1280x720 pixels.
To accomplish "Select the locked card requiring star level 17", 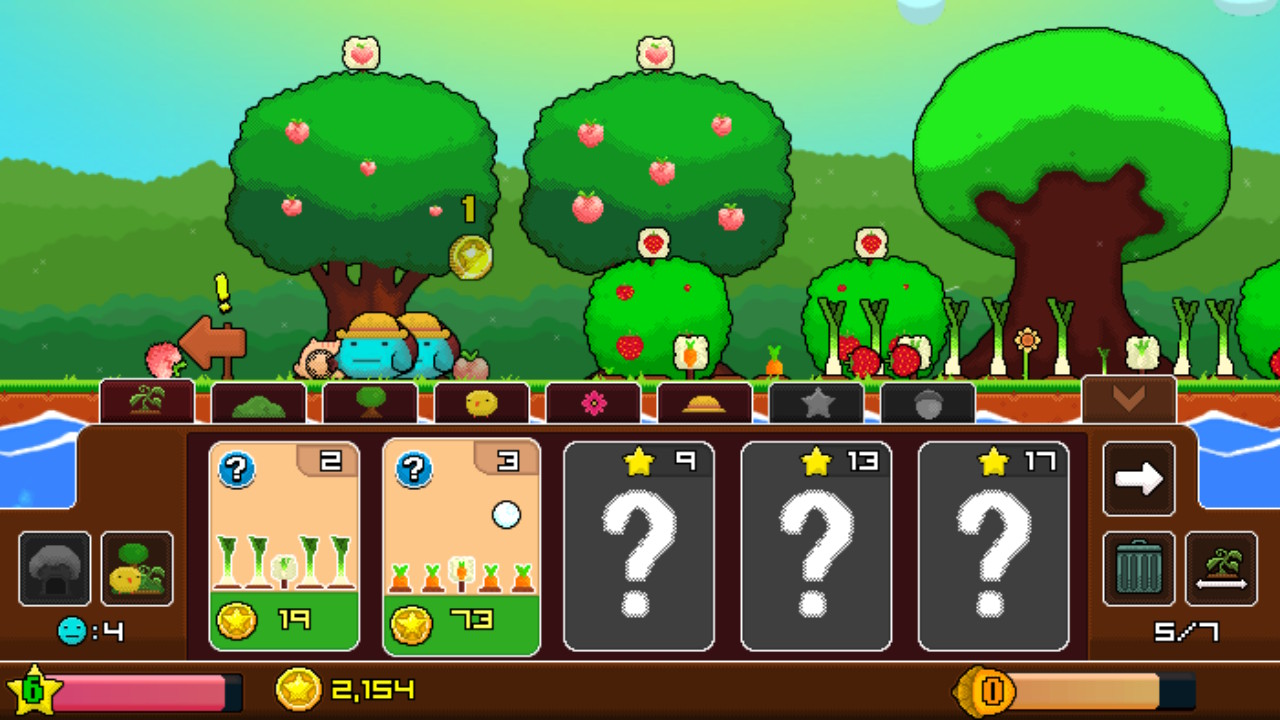I will pyautogui.click(x=993, y=546).
